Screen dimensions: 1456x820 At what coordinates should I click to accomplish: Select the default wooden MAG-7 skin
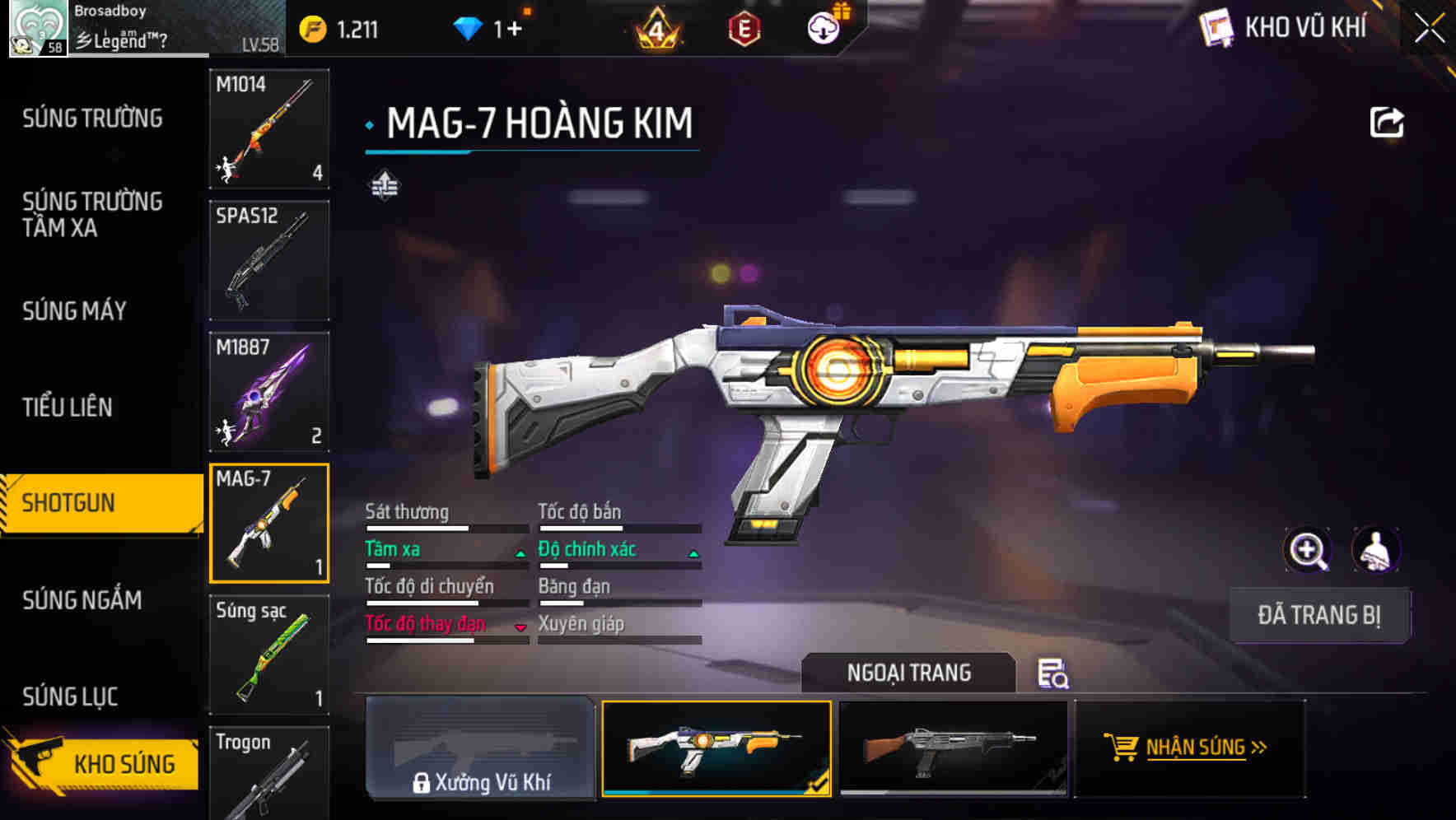point(953,748)
